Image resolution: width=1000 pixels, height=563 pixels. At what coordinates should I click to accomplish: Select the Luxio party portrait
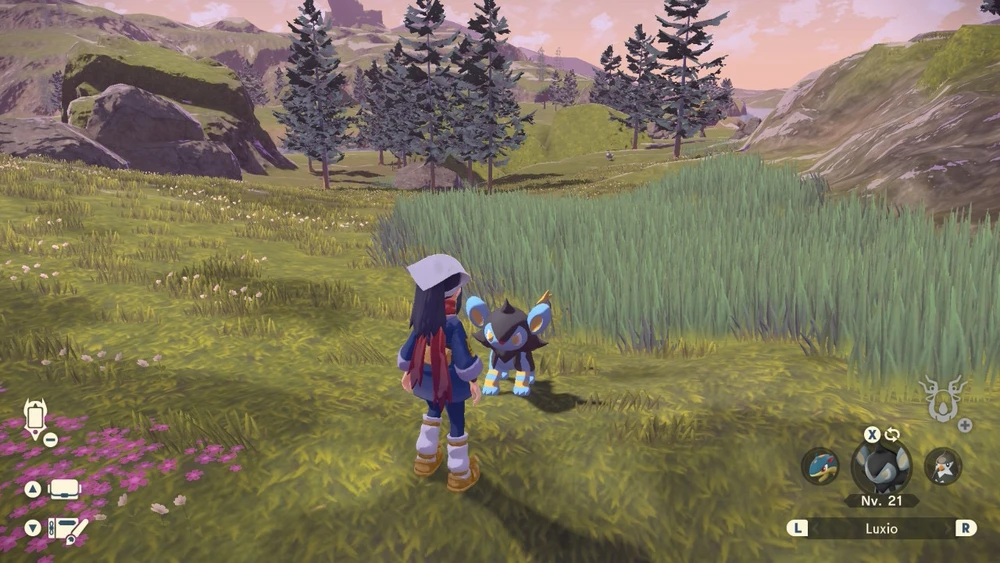[881, 468]
